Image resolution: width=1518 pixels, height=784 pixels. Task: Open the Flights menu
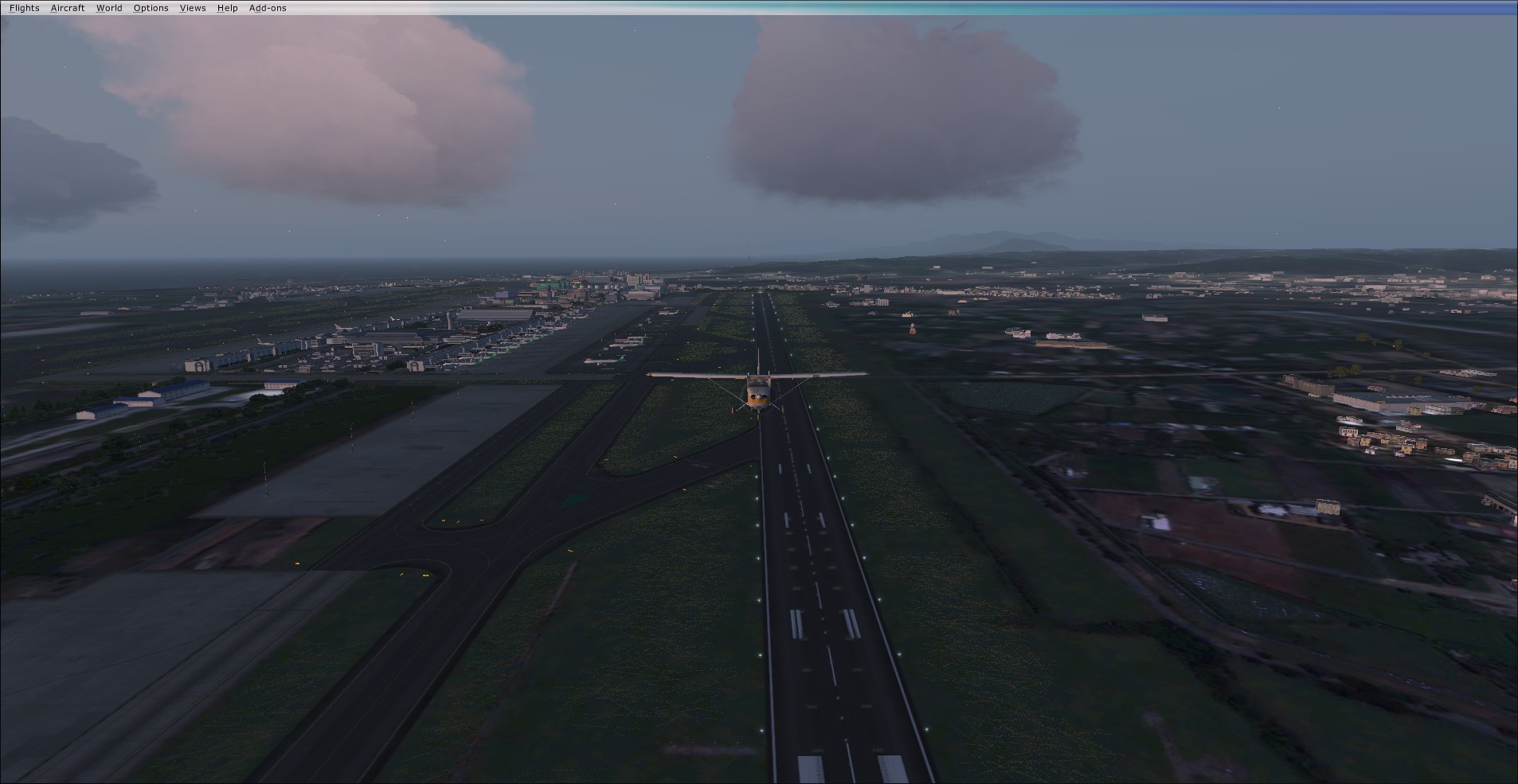(24, 8)
